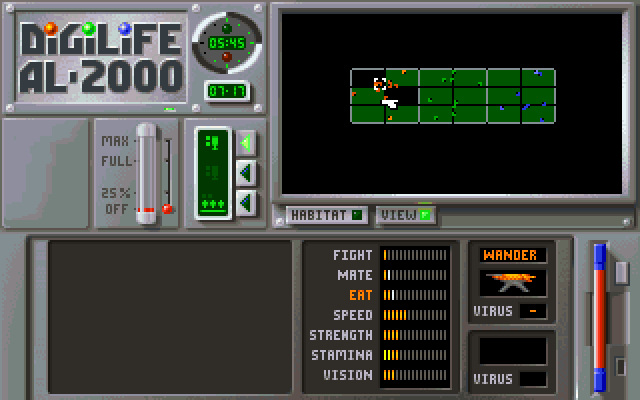Viewport: 640px width, 400px height.
Task: Adjust the STRENGTH trait bar
Action: (x=415, y=335)
